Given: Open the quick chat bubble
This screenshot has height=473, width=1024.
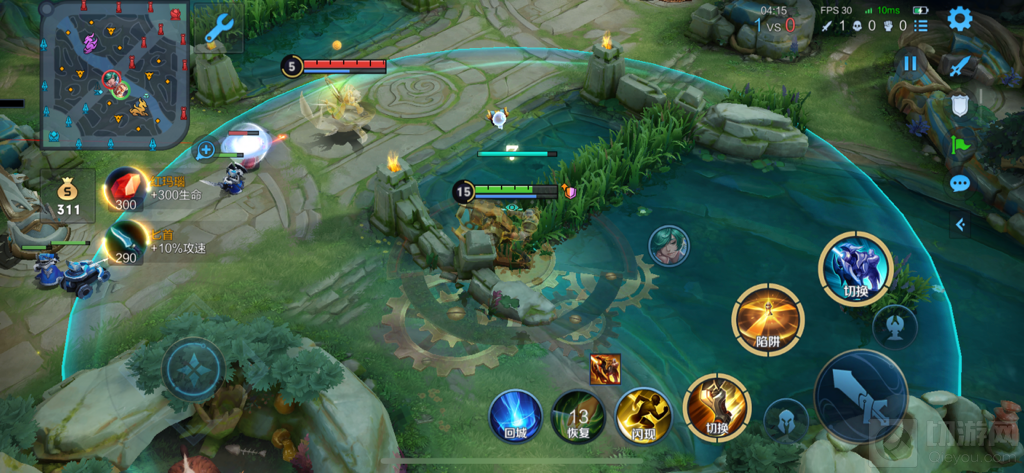Looking at the screenshot, I should pos(960,183).
